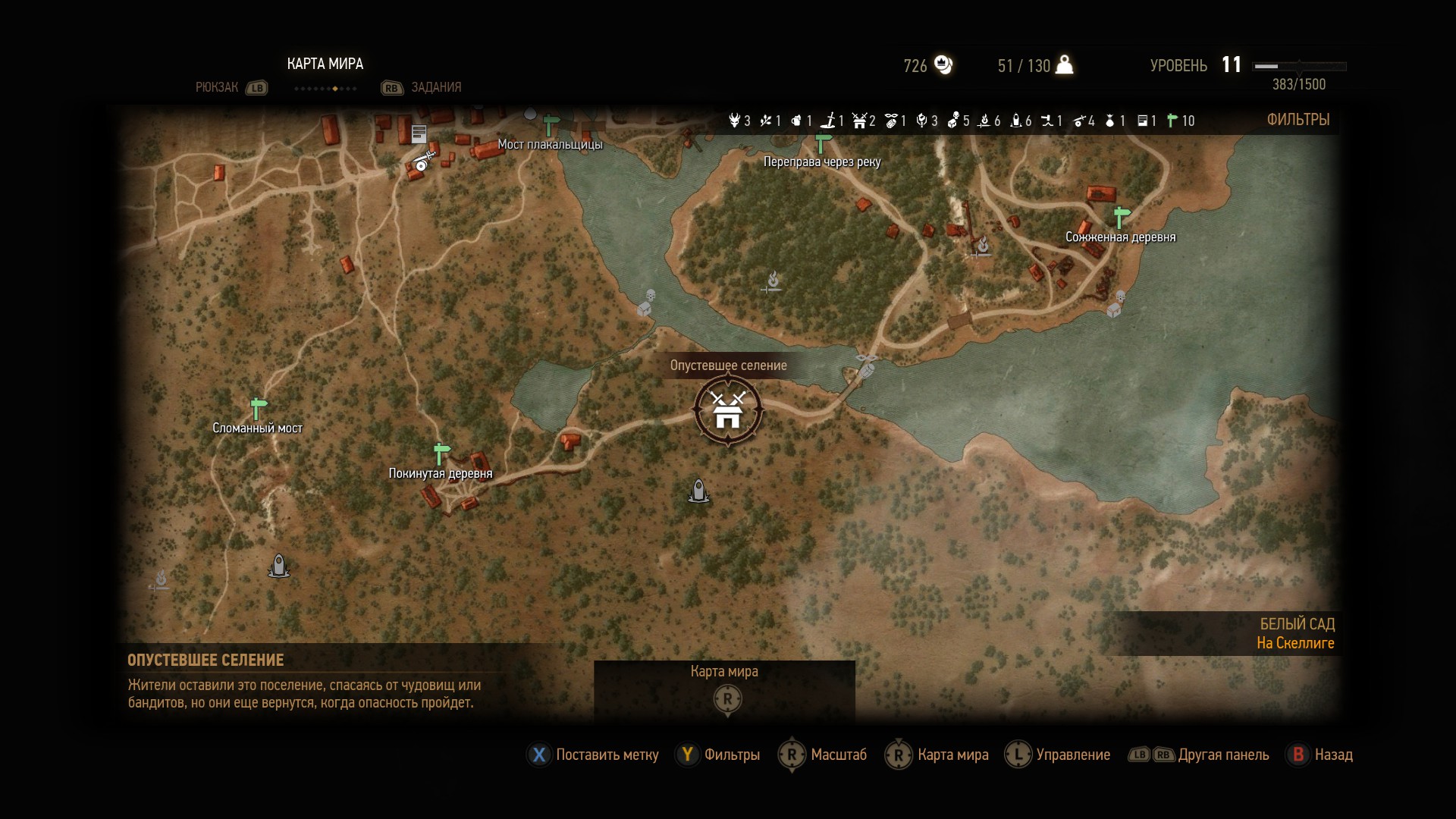Toggle the skull-and-chest treasure filter icon
Screen dimensions: 1456x819
point(953,121)
